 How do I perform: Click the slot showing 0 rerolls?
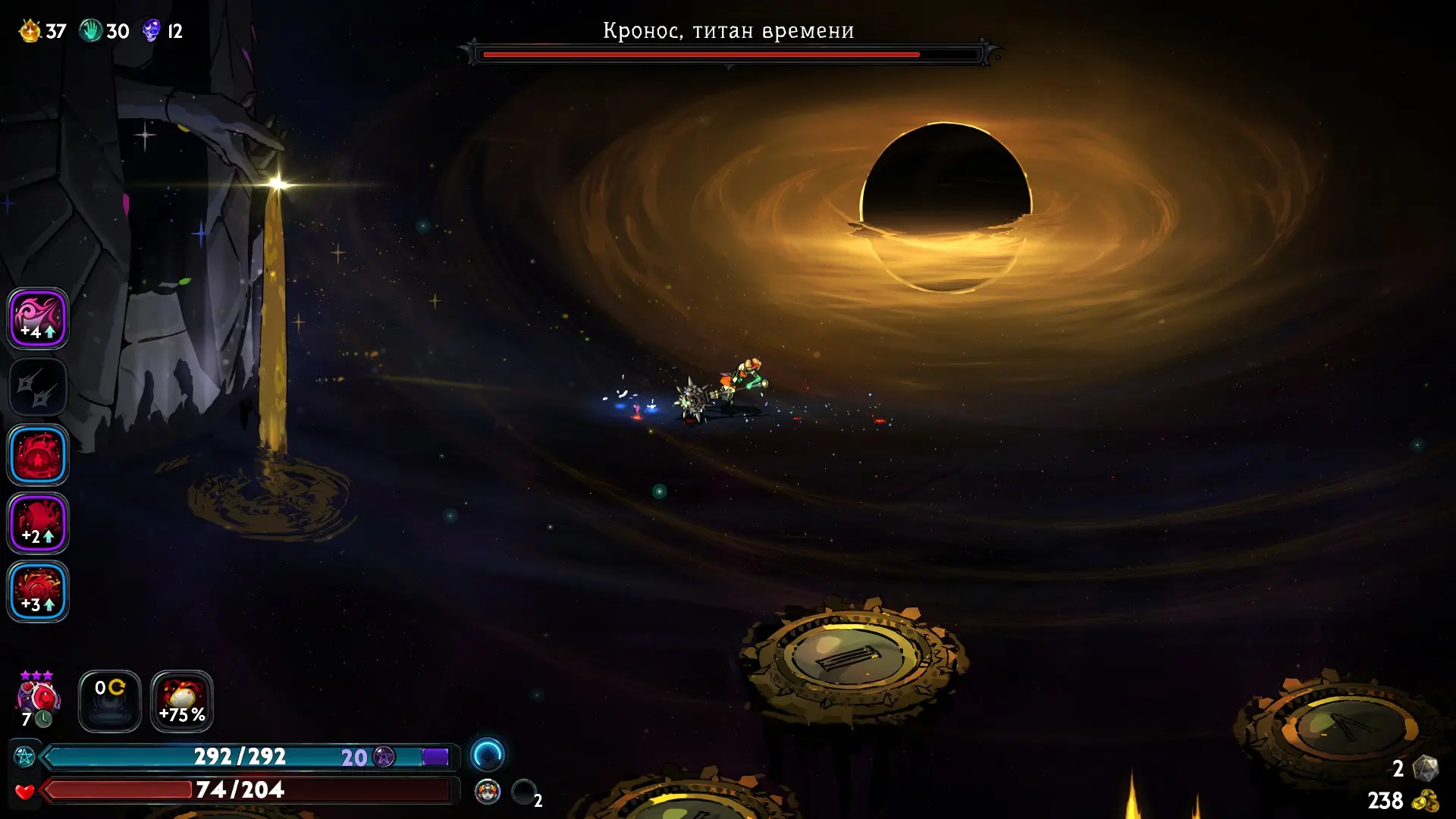point(110,701)
